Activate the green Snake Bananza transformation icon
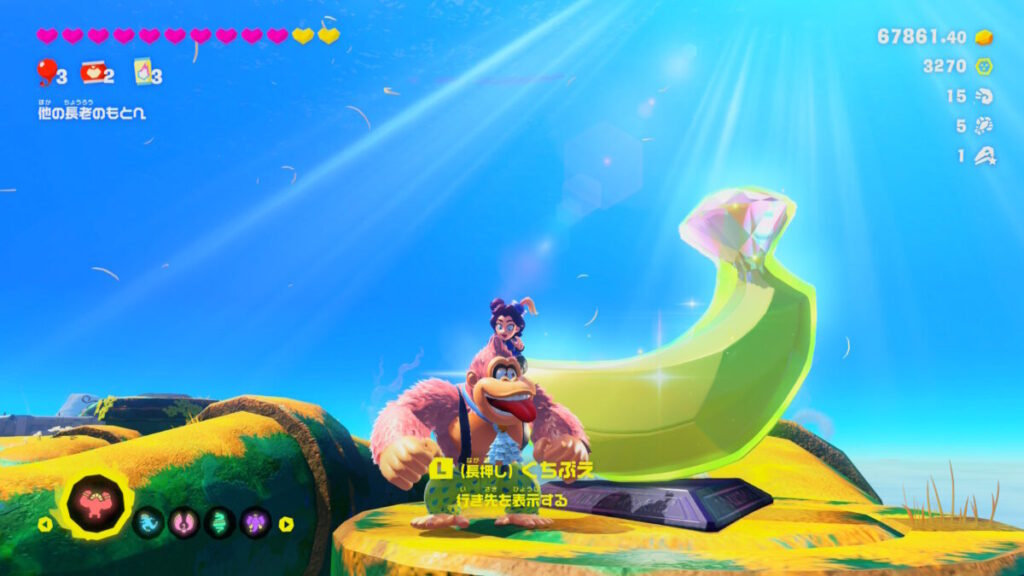 point(220,522)
